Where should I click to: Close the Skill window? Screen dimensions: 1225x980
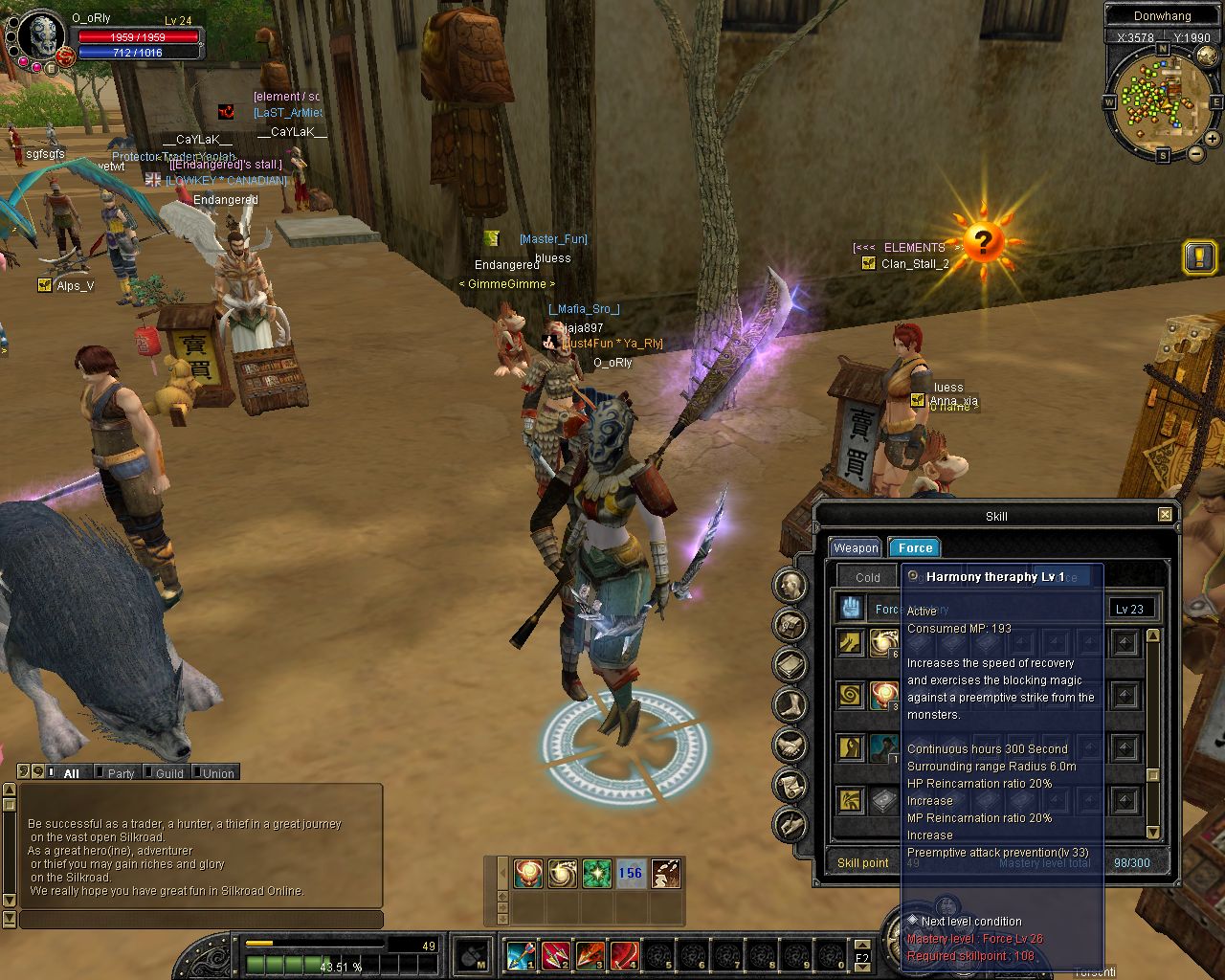tap(1165, 515)
